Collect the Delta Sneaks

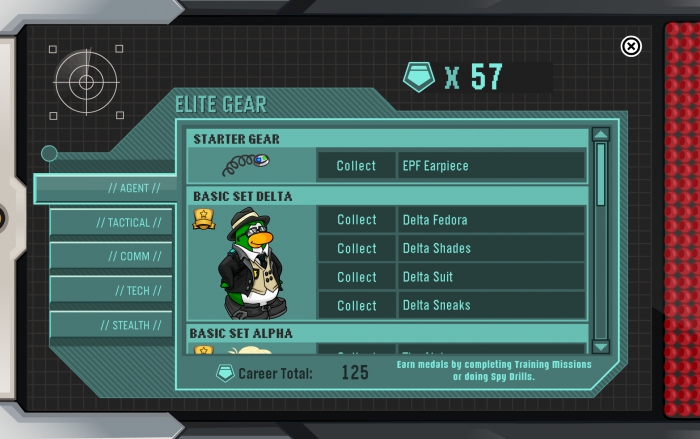click(356, 305)
